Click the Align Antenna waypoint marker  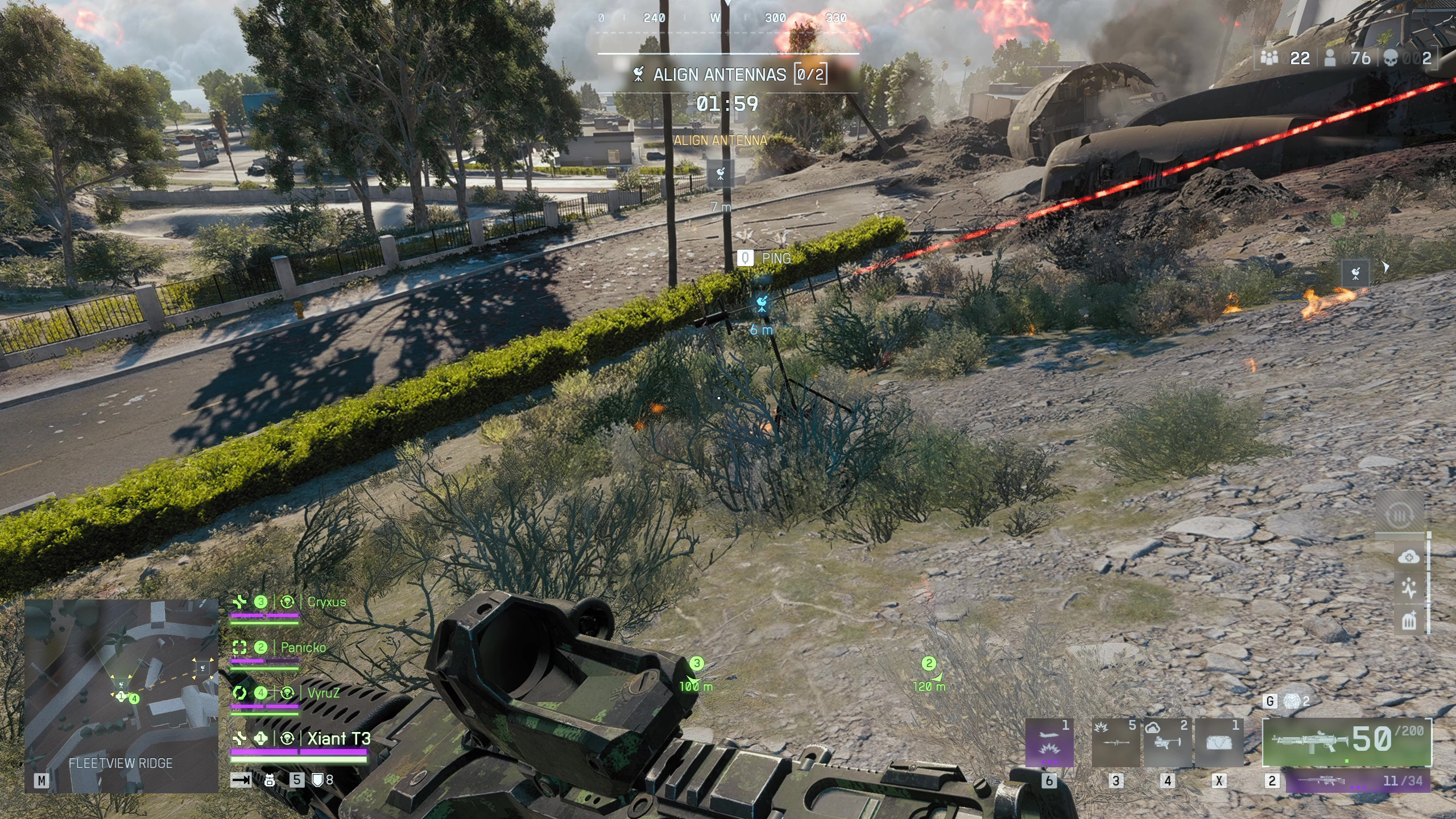pyautogui.click(x=720, y=173)
